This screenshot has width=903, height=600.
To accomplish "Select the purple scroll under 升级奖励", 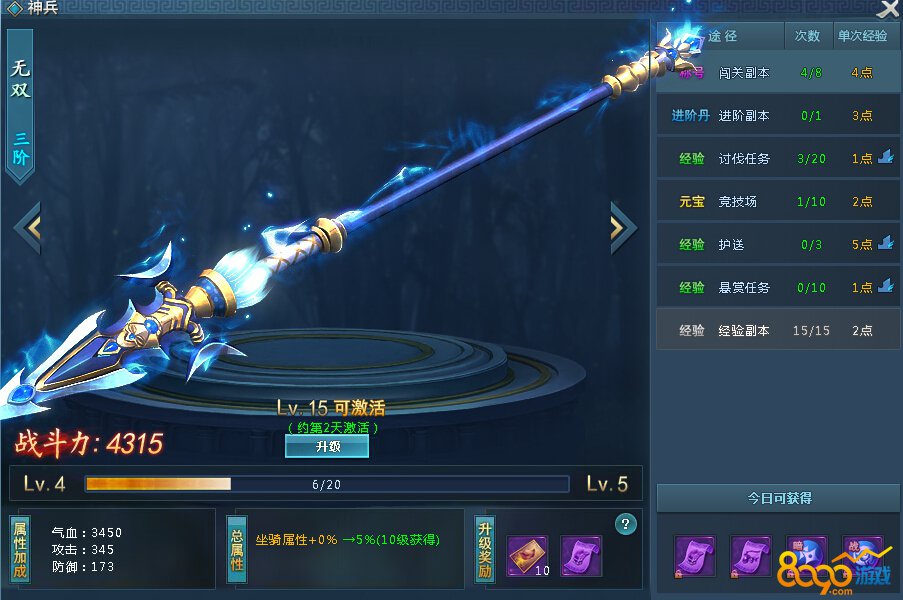I will (x=581, y=555).
